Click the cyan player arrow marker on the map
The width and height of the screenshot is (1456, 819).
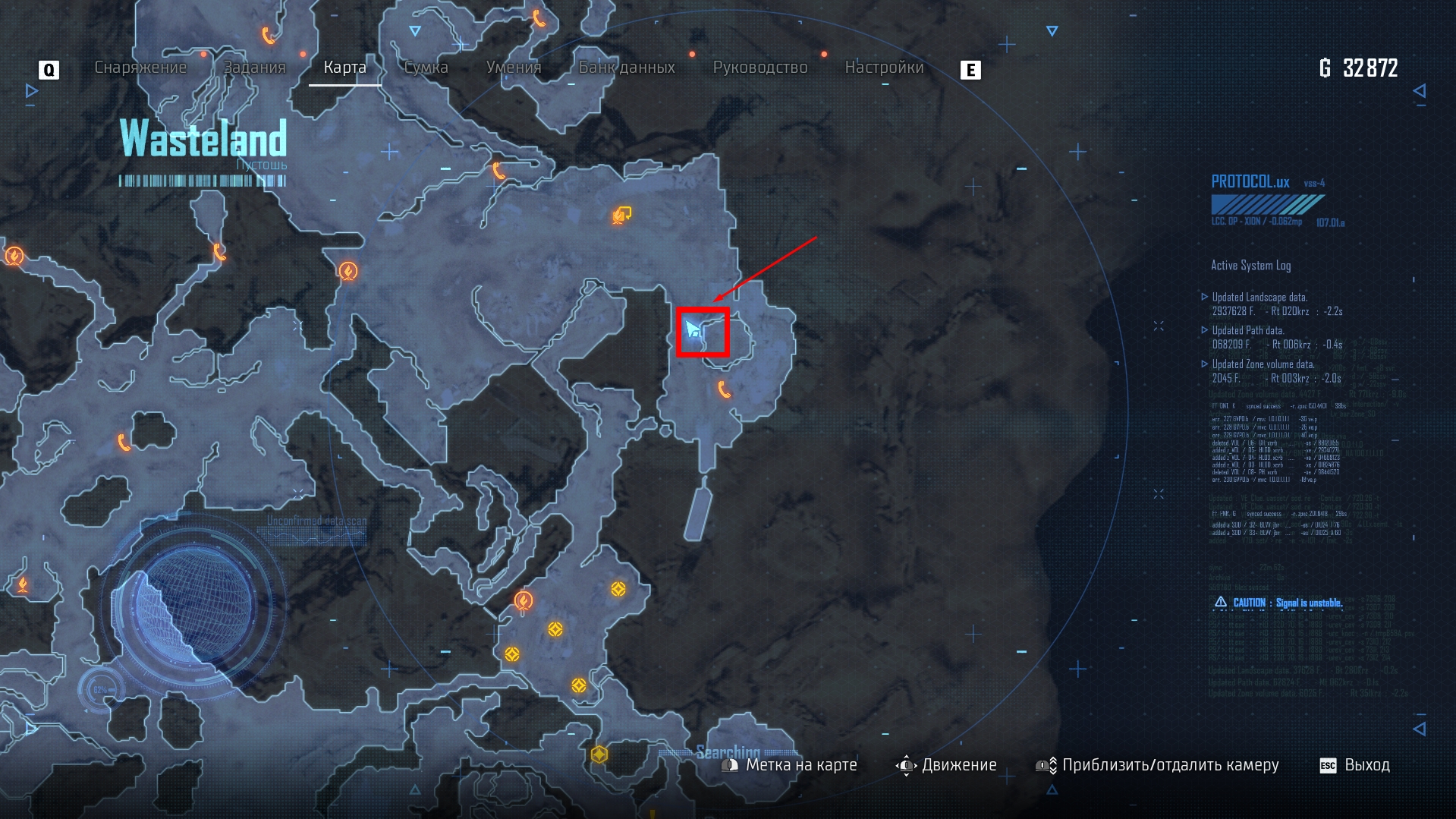(x=693, y=329)
